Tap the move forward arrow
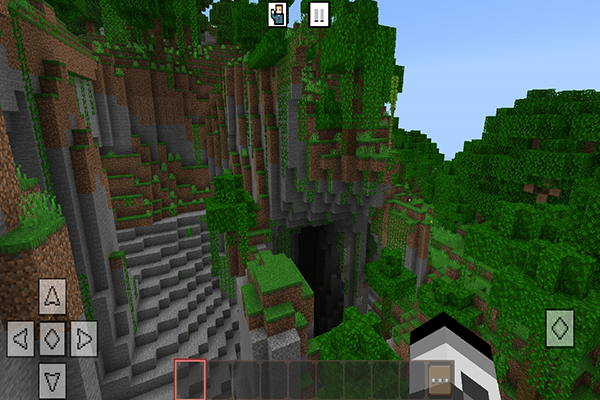 [53, 296]
